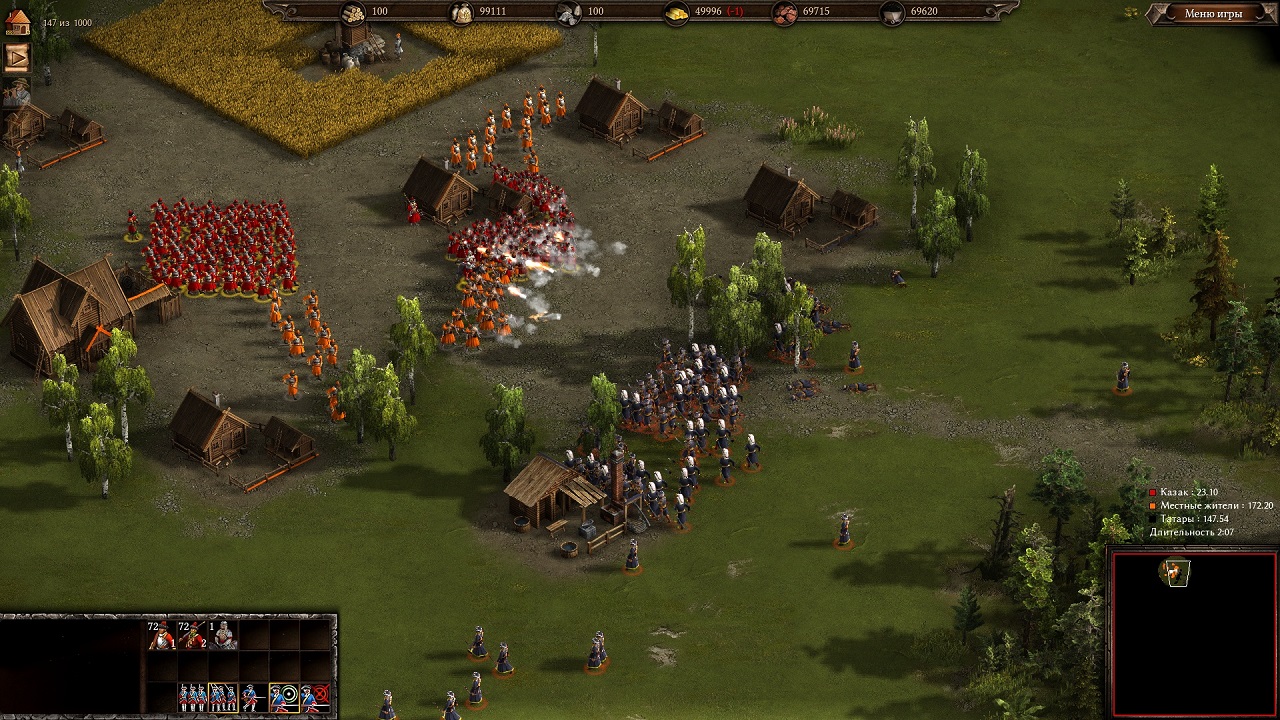Activate the charging soldier with bayonet command
The width and height of the screenshot is (1280, 720).
tap(254, 697)
